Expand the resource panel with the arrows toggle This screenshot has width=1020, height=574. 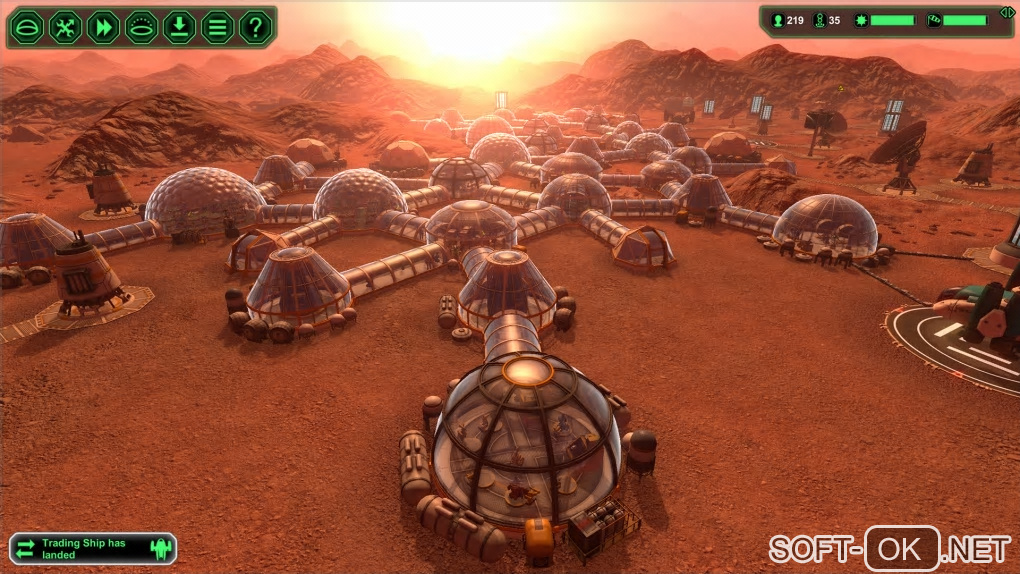tap(1007, 11)
